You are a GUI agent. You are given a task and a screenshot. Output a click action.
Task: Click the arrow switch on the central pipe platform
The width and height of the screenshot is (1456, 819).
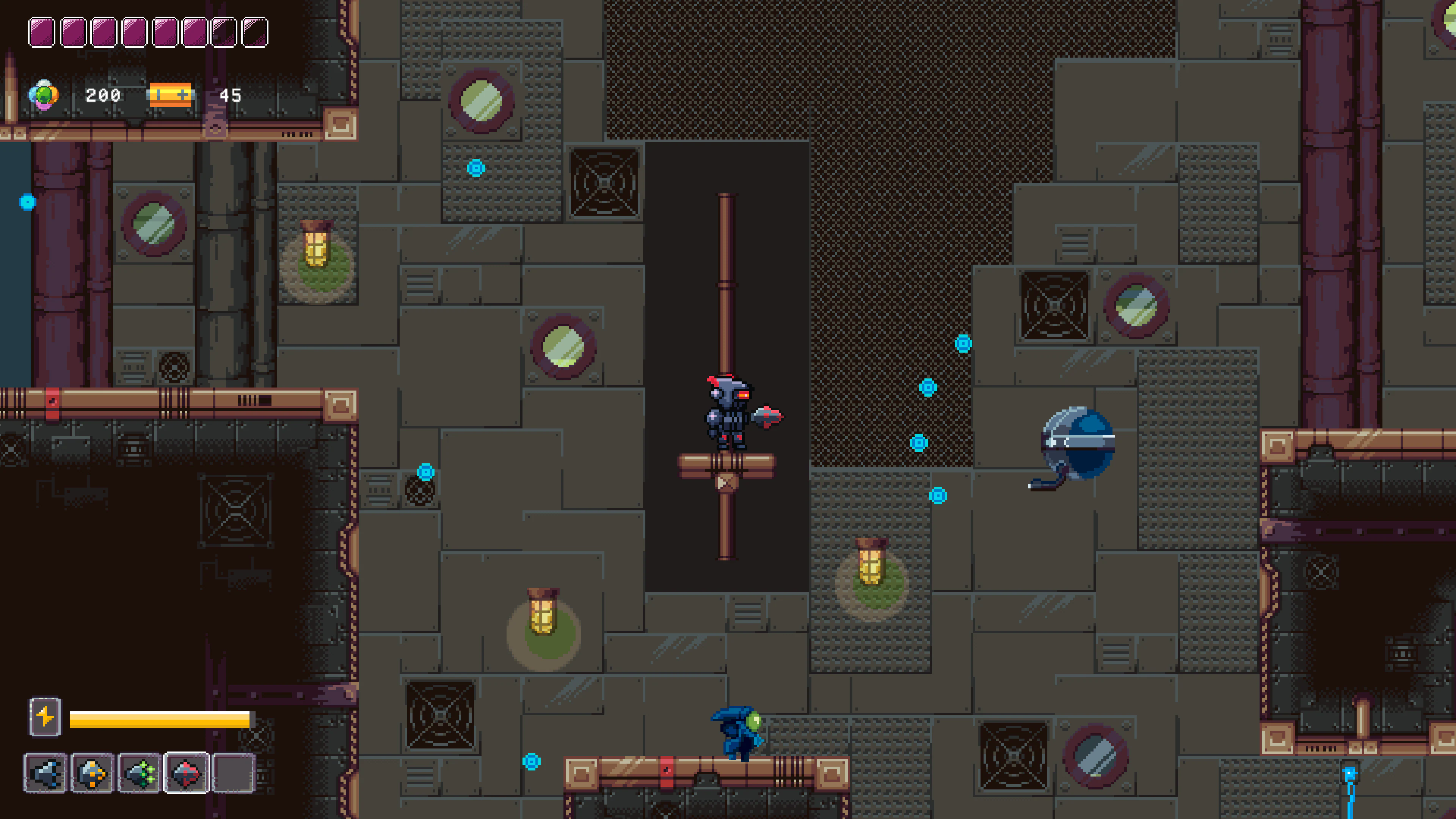725,483
